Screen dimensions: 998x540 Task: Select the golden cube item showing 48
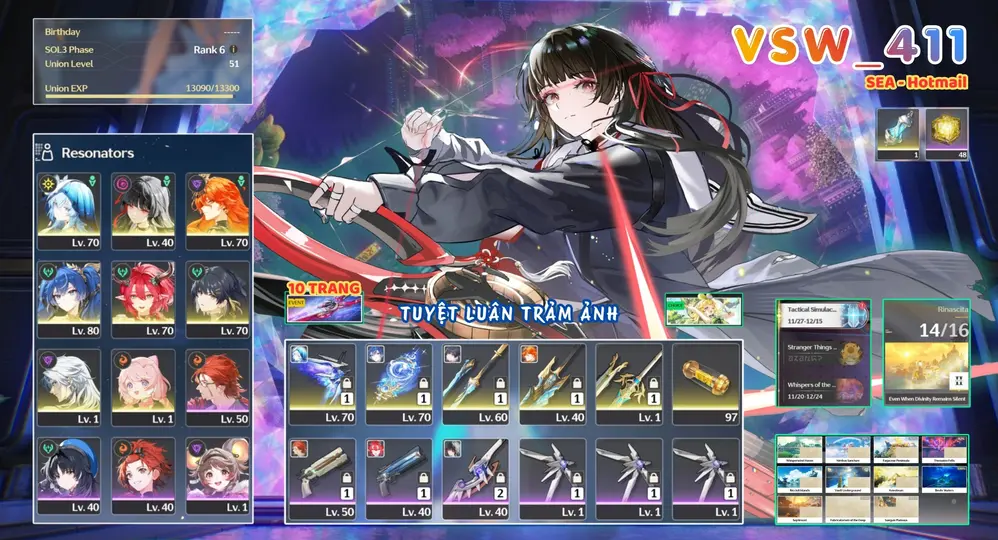947,133
